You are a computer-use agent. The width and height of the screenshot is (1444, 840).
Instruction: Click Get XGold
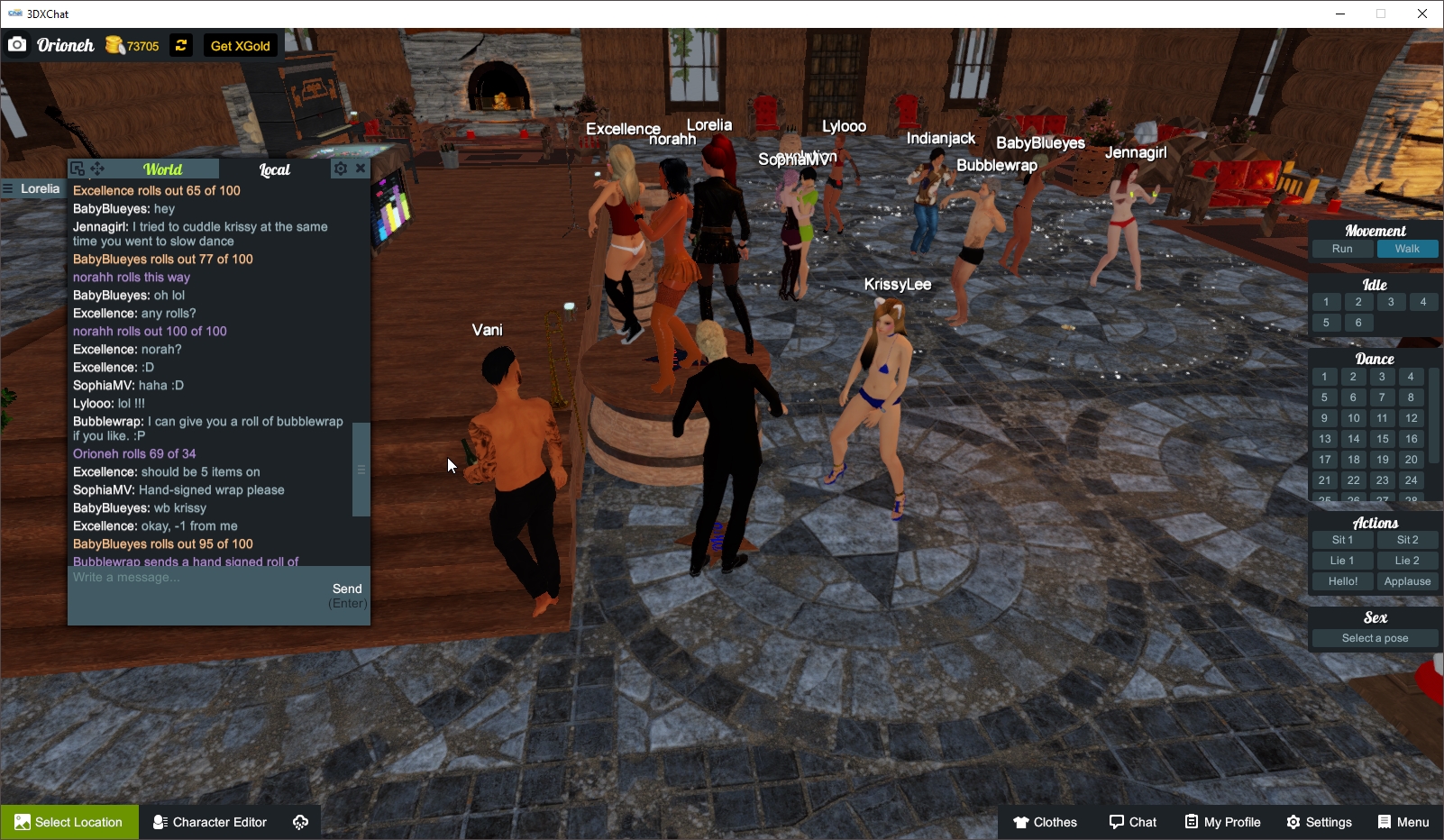(239, 45)
